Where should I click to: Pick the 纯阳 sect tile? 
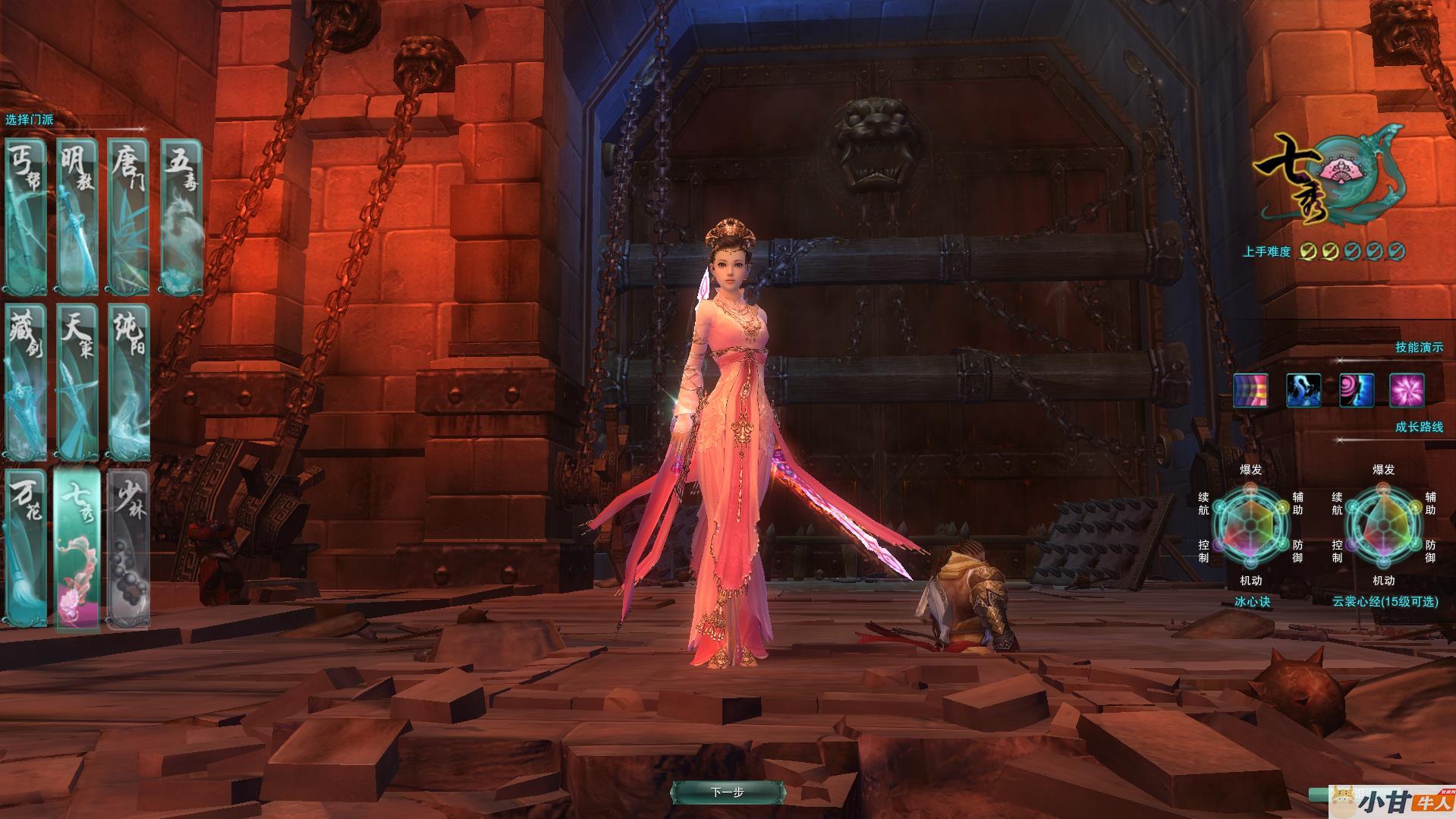coord(127,382)
